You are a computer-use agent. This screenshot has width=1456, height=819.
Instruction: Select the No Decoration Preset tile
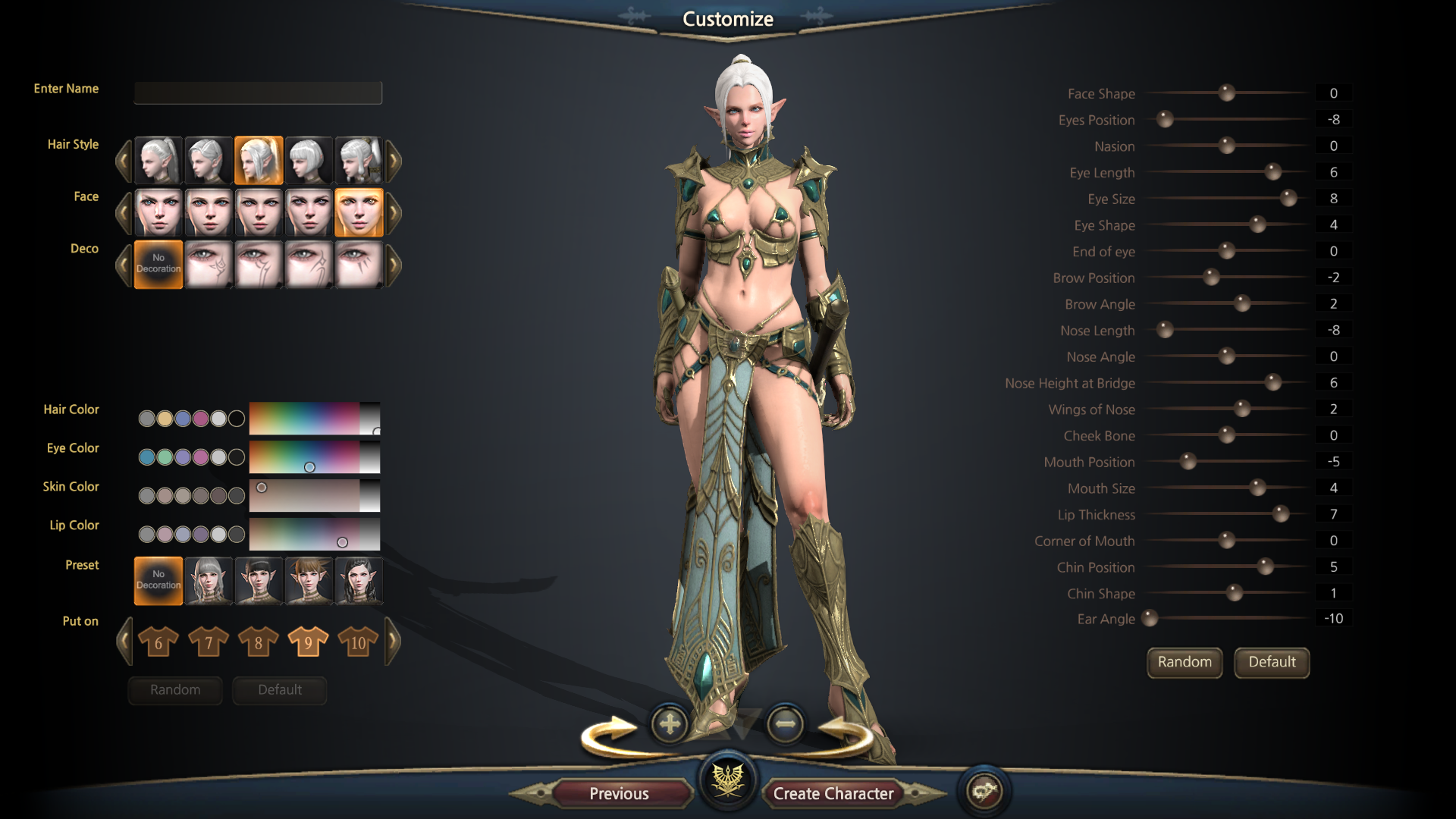pyautogui.click(x=158, y=580)
